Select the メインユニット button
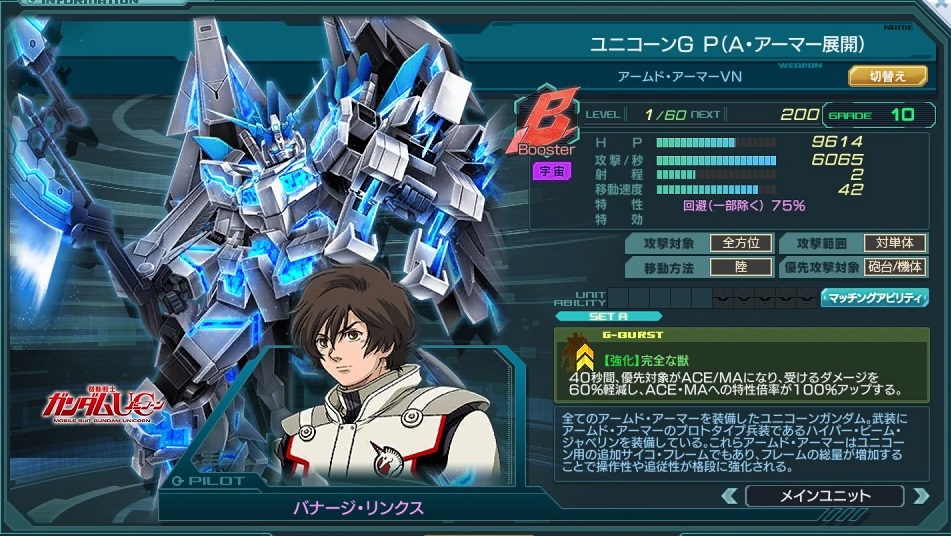 point(824,496)
